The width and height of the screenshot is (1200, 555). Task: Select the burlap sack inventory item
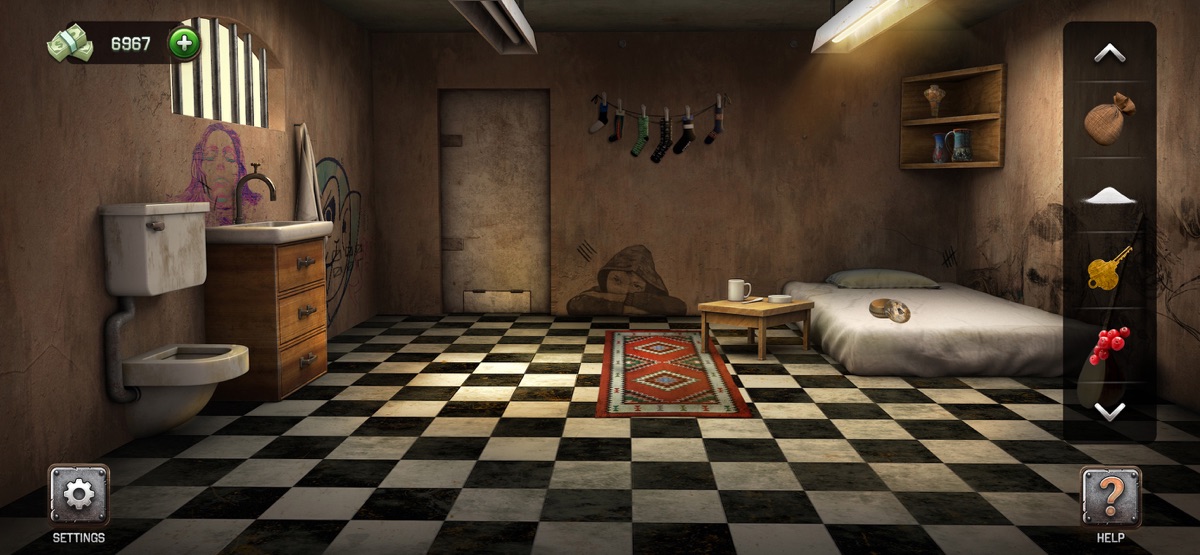[1109, 119]
